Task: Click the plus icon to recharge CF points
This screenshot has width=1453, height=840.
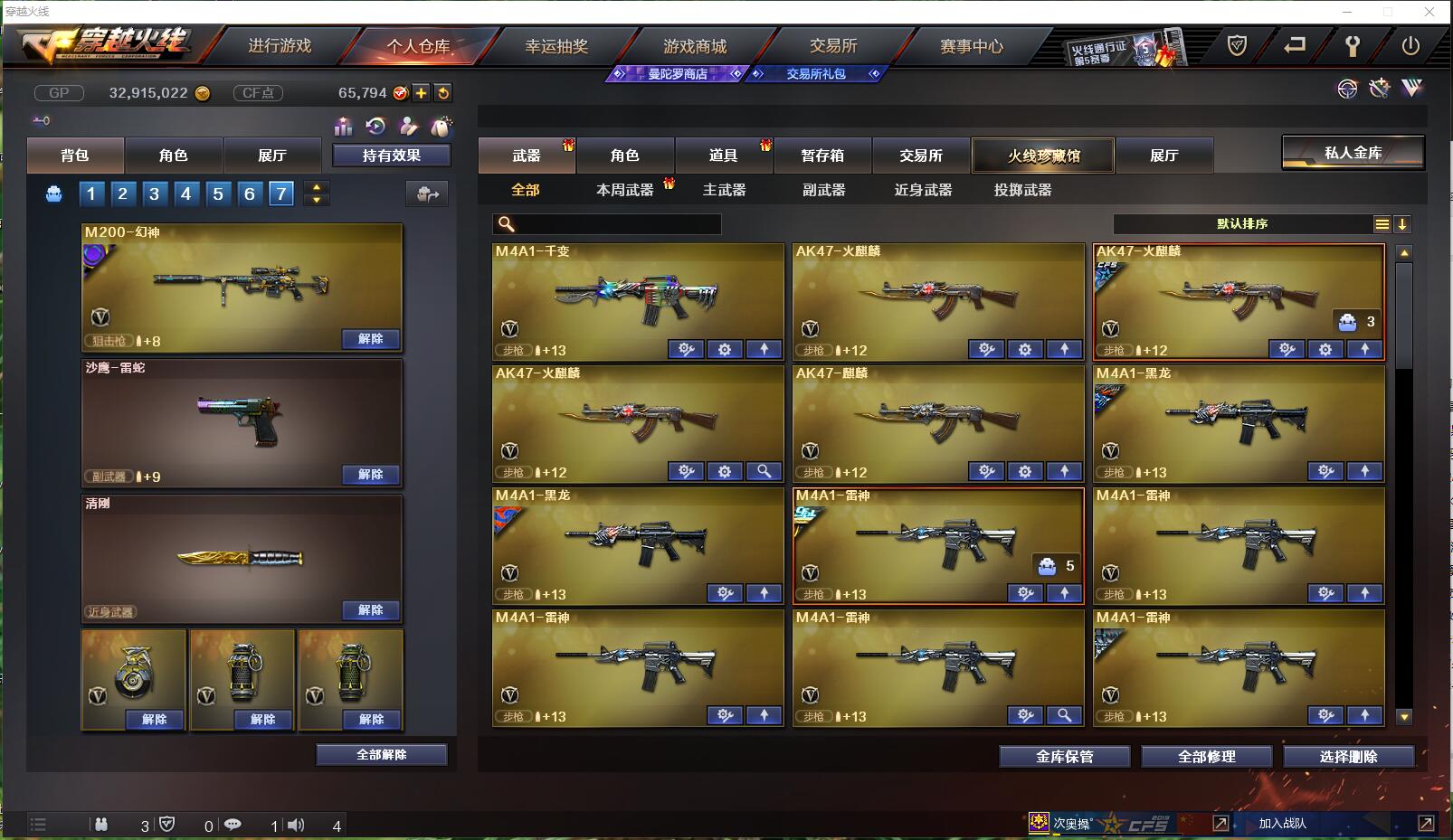Action: [x=423, y=92]
